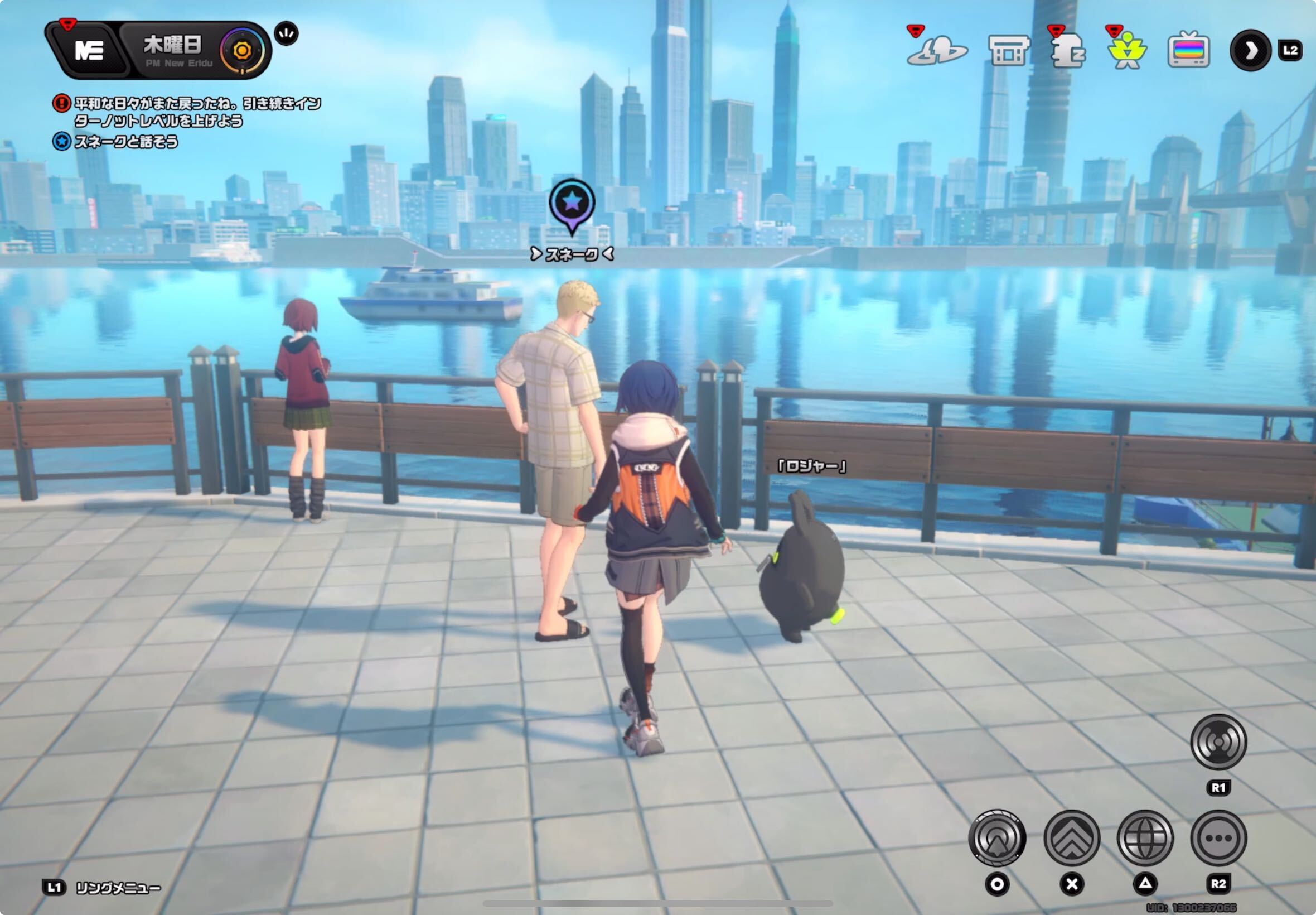Activate the double chevron up button
Screen dimensions: 1316x915
tap(1071, 837)
